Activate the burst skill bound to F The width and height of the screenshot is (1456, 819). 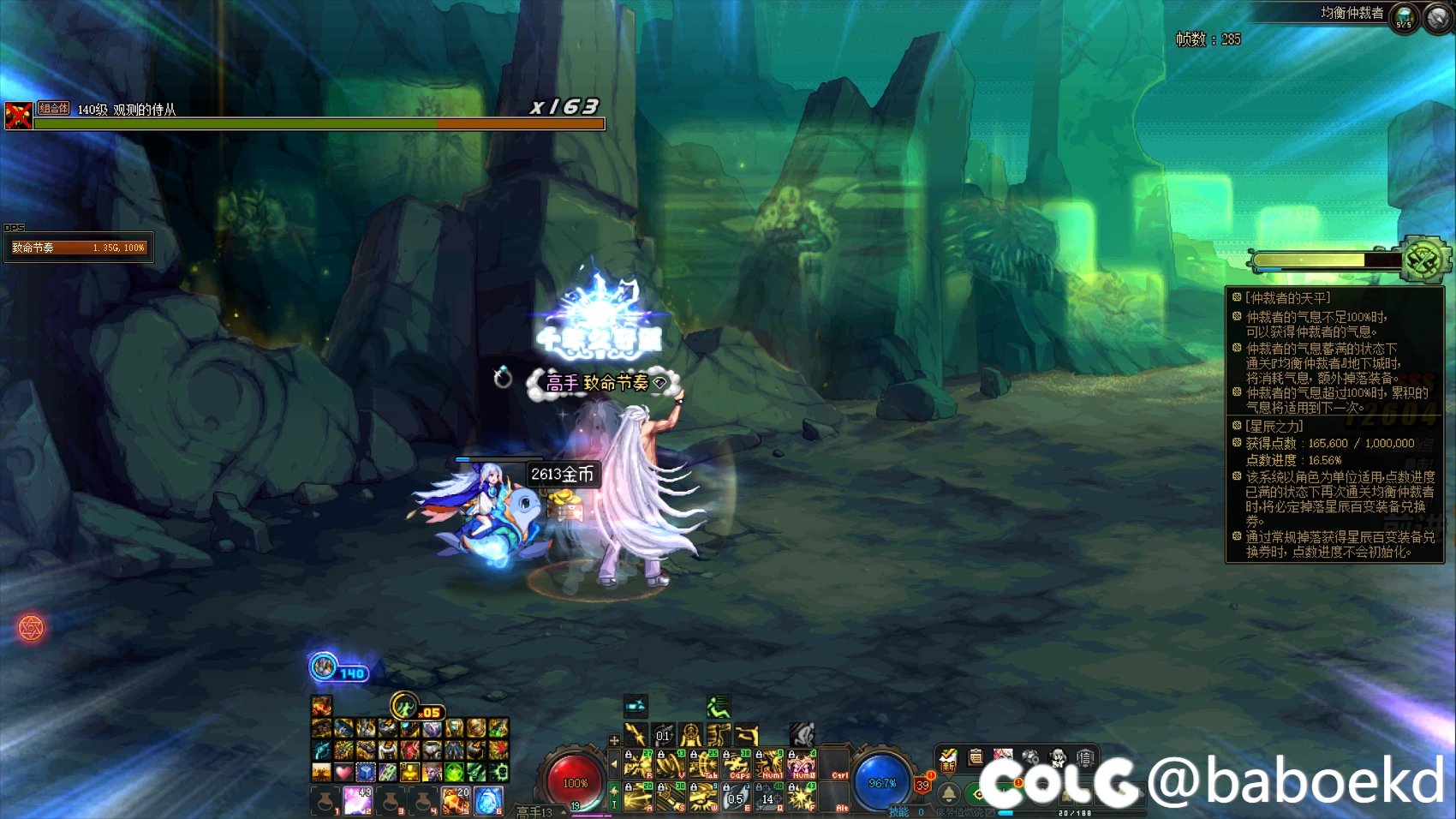pos(803,797)
